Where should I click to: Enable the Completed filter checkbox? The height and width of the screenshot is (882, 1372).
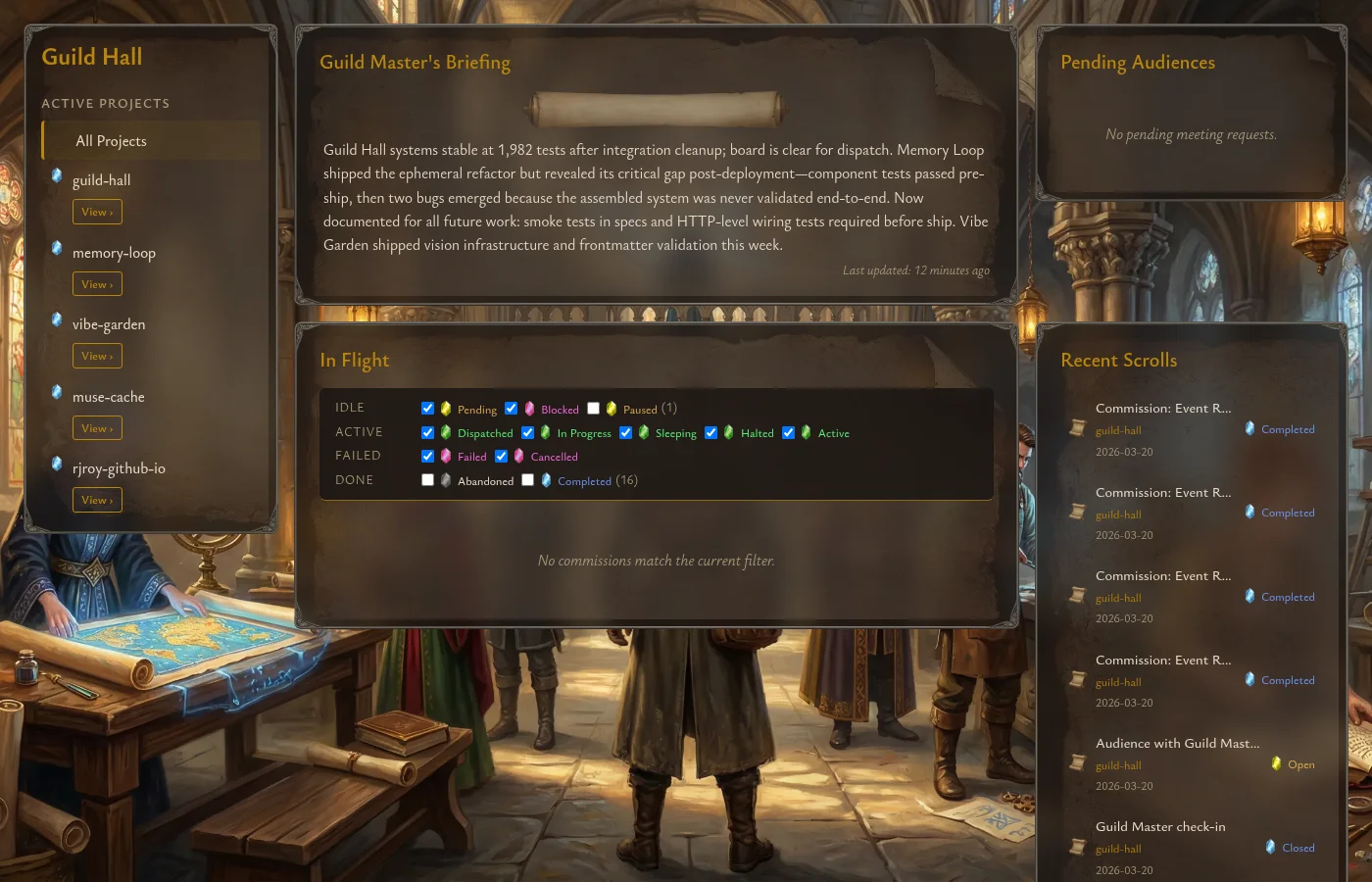click(527, 479)
